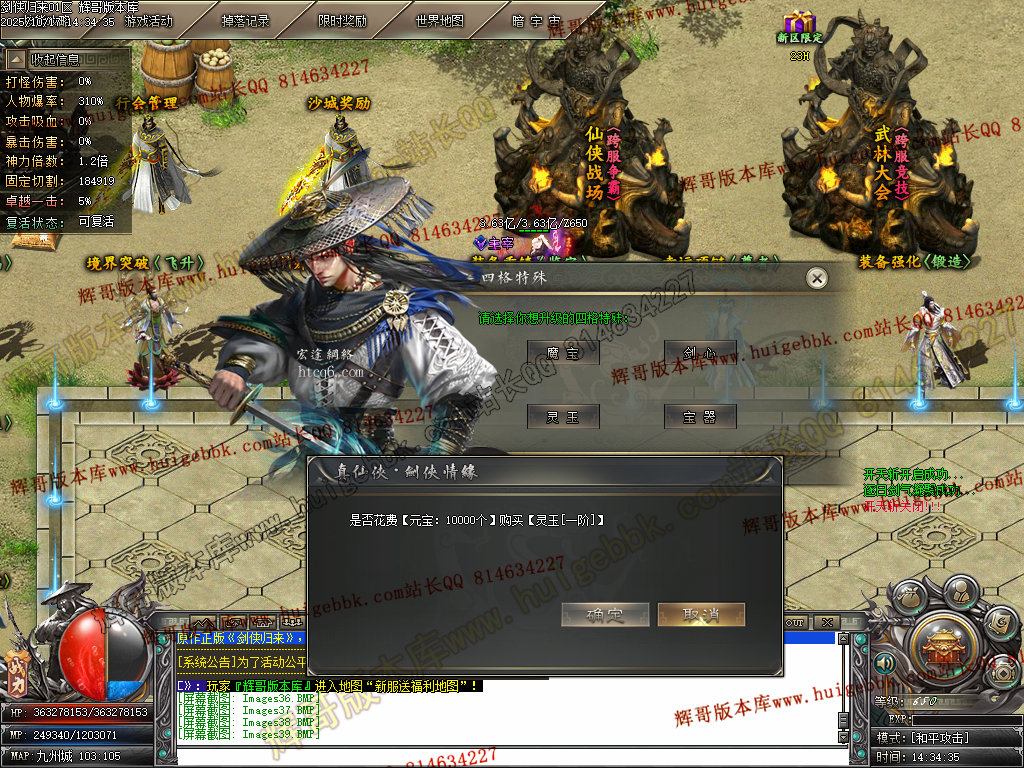Image resolution: width=1024 pixels, height=768 pixels.
Task: Open the 新区限定 gift box
Action: point(799,22)
